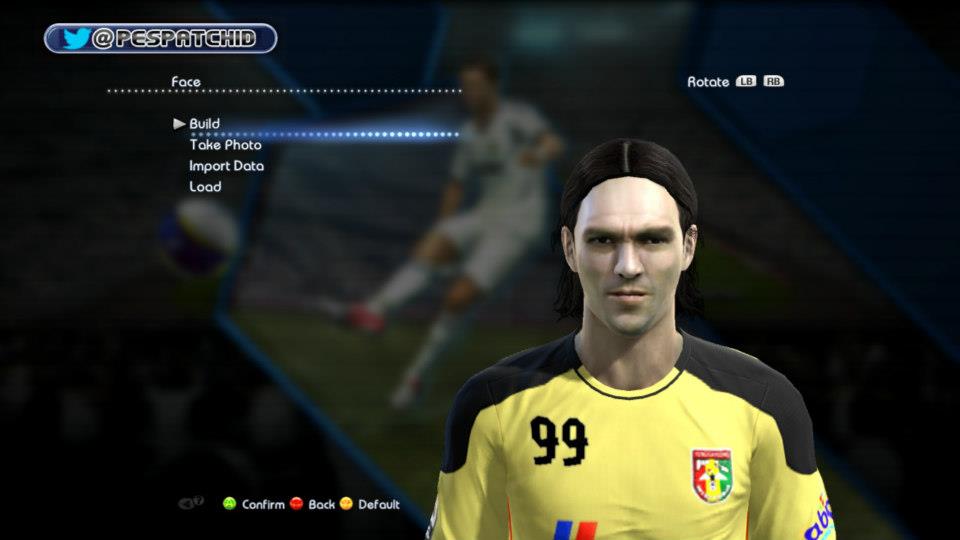Select the Build menu entry

204,124
